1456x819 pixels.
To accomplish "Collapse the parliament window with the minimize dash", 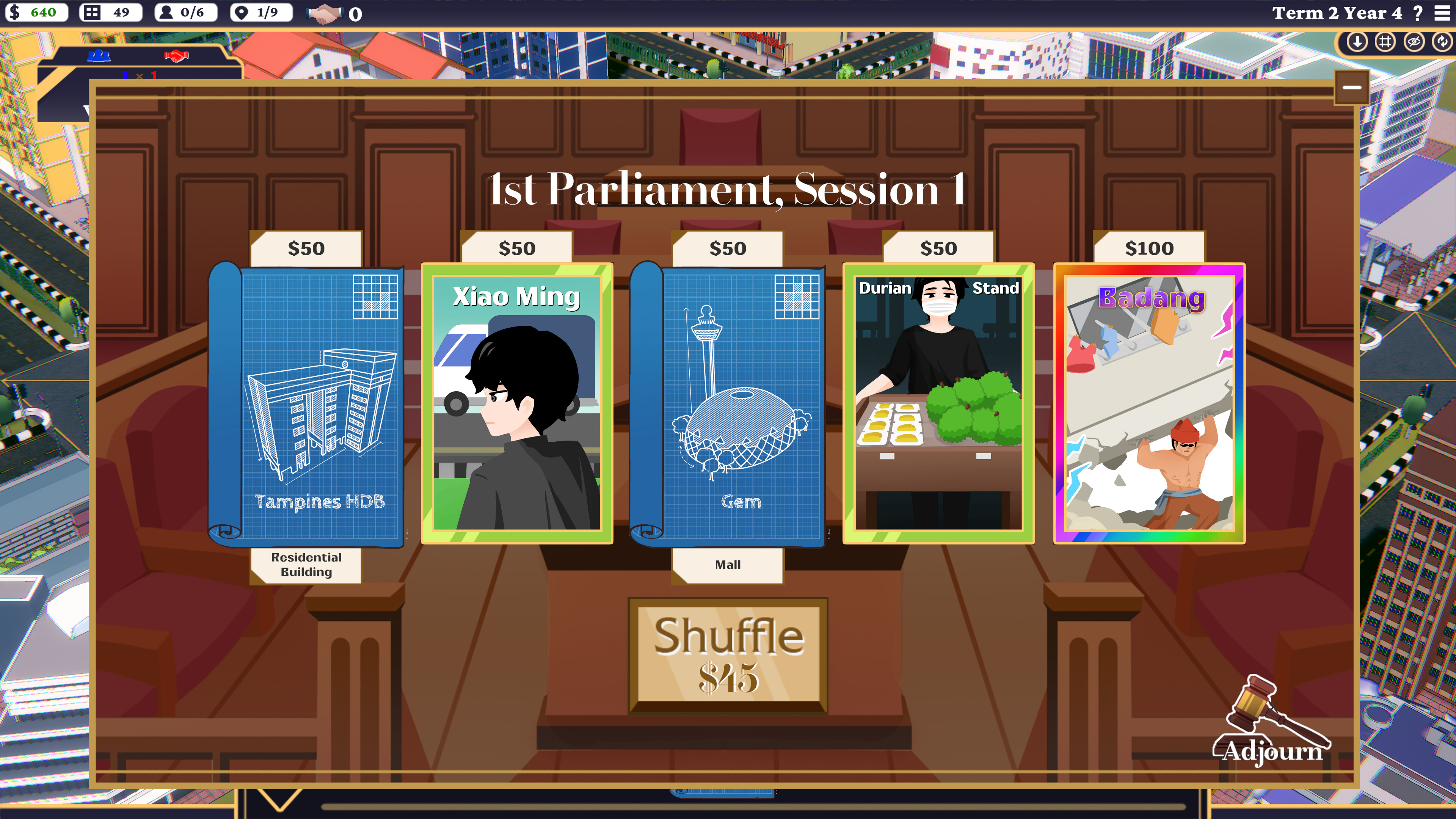I will pyautogui.click(x=1351, y=88).
